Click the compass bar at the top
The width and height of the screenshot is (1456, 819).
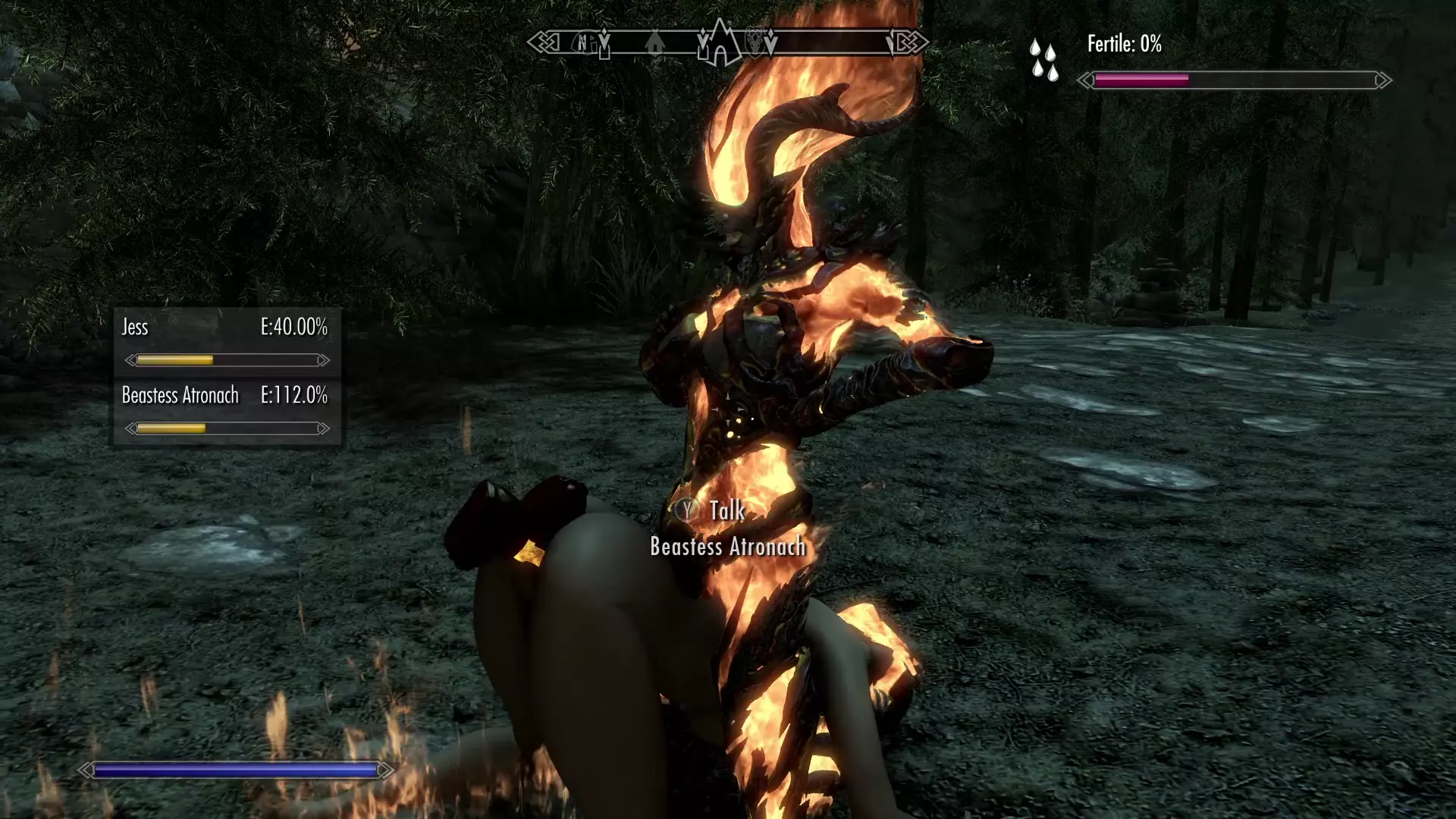pos(728,42)
